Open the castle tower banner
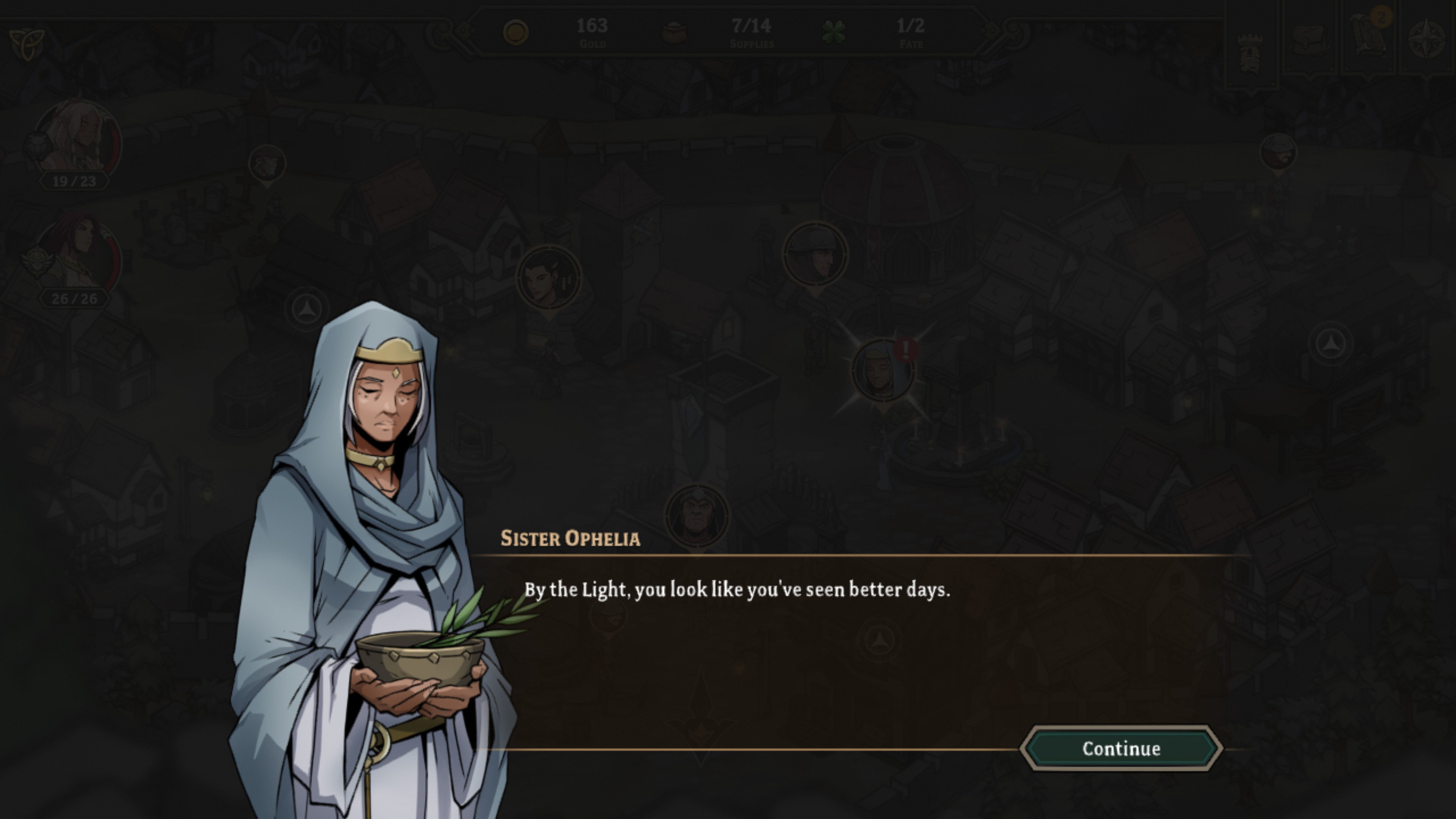This screenshot has height=819, width=1456. click(x=1250, y=52)
